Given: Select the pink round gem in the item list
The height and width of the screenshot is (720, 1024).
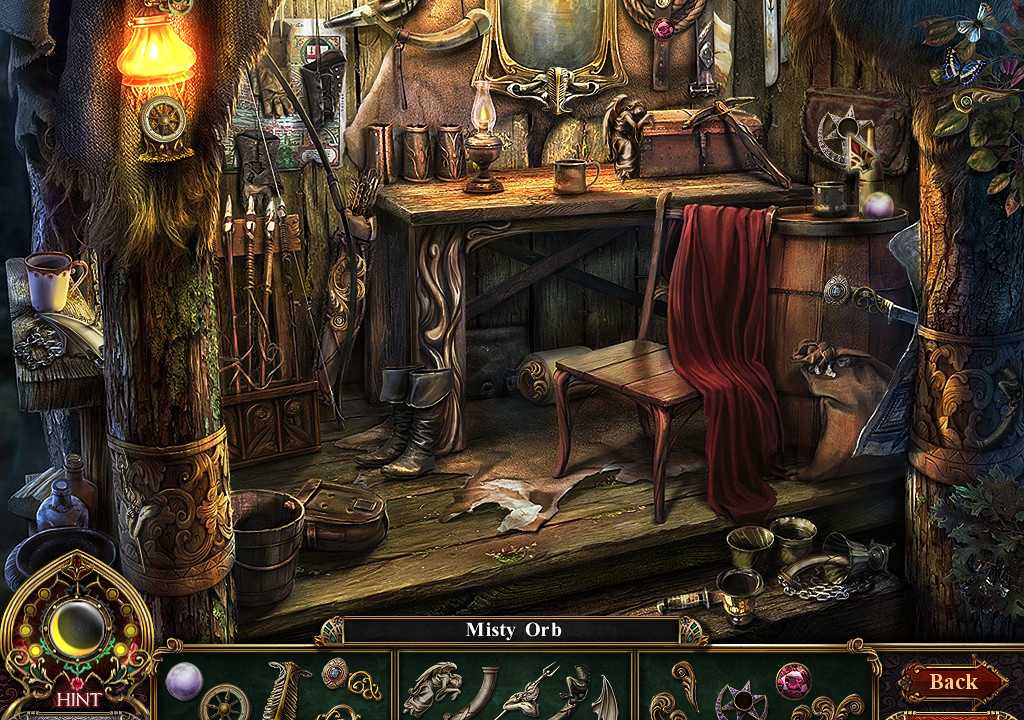Looking at the screenshot, I should [x=793, y=680].
